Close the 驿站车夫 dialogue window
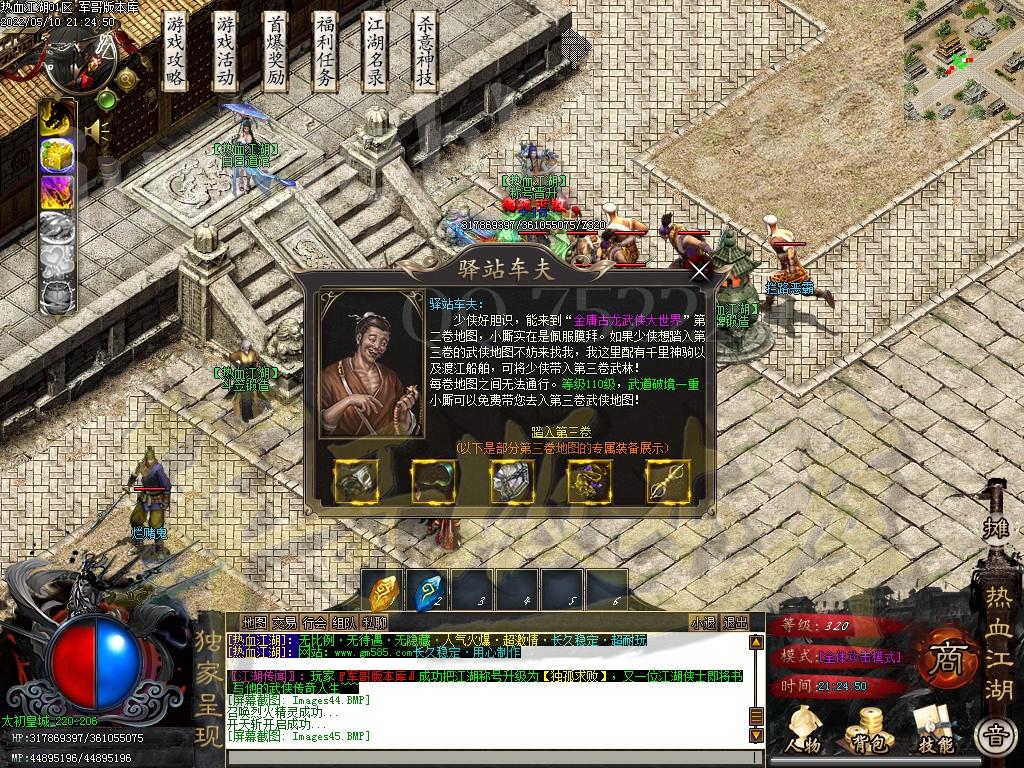 700,269
